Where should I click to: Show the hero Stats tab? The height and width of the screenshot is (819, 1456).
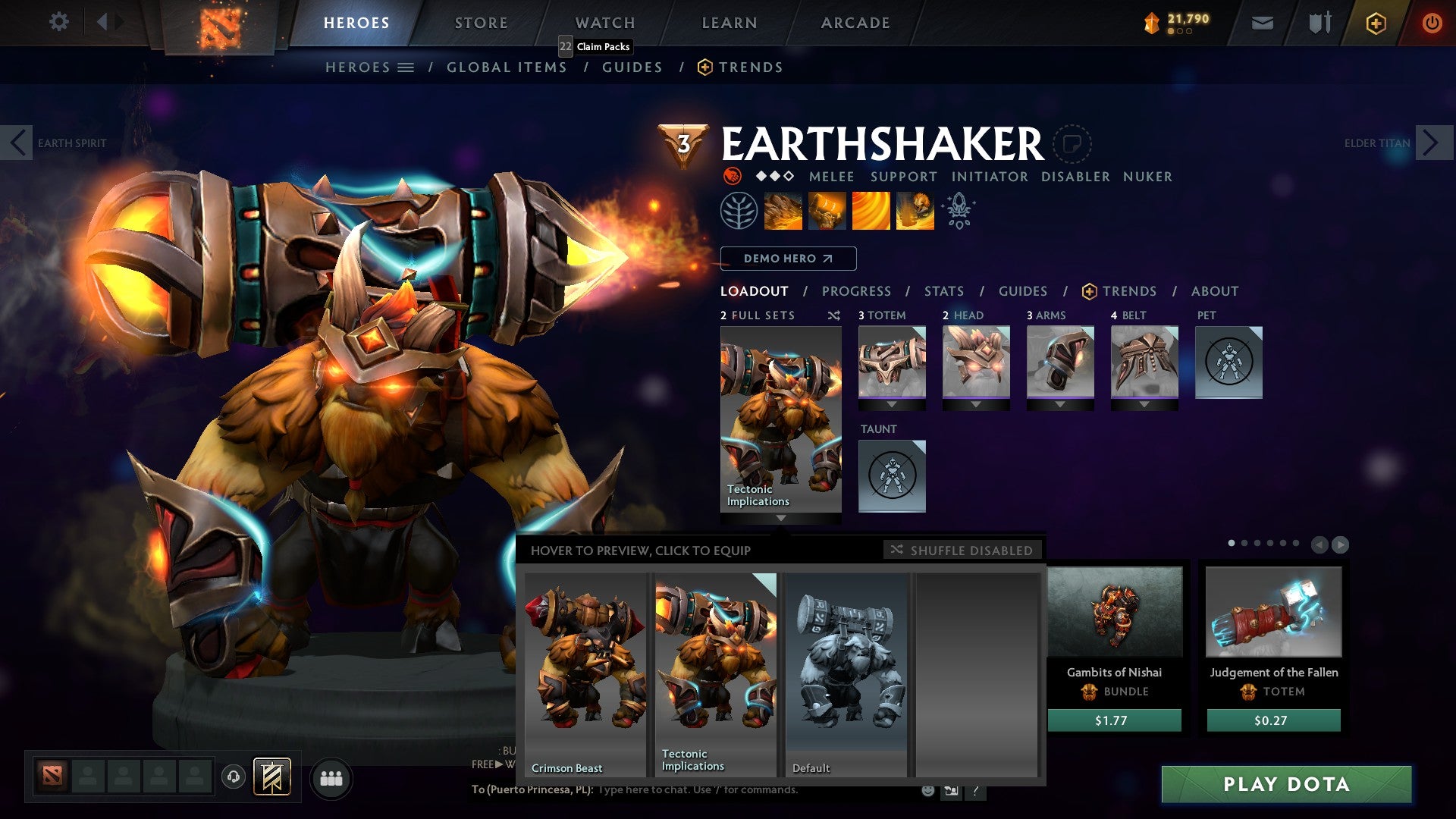(944, 291)
